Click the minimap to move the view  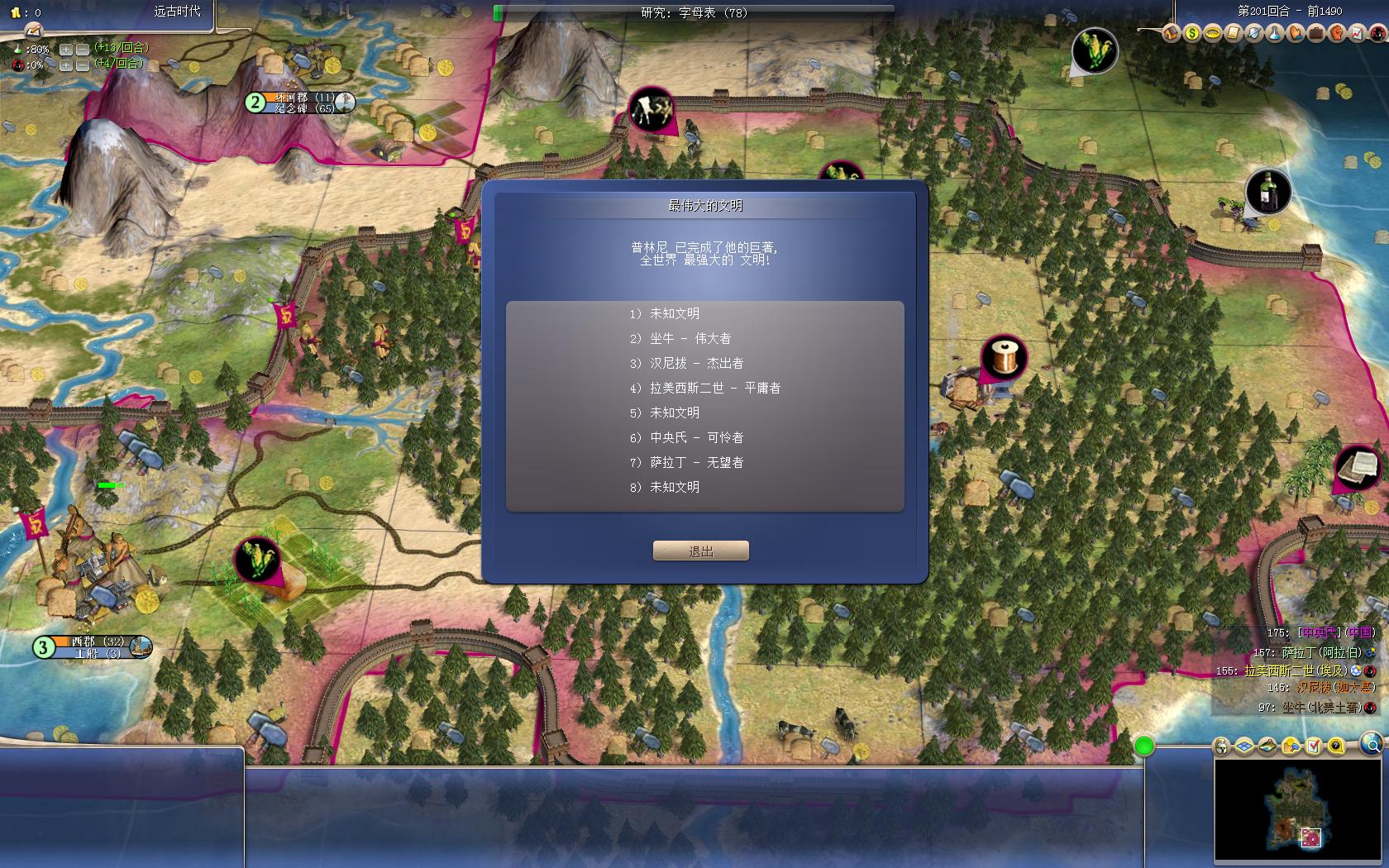pyautogui.click(x=1301, y=810)
